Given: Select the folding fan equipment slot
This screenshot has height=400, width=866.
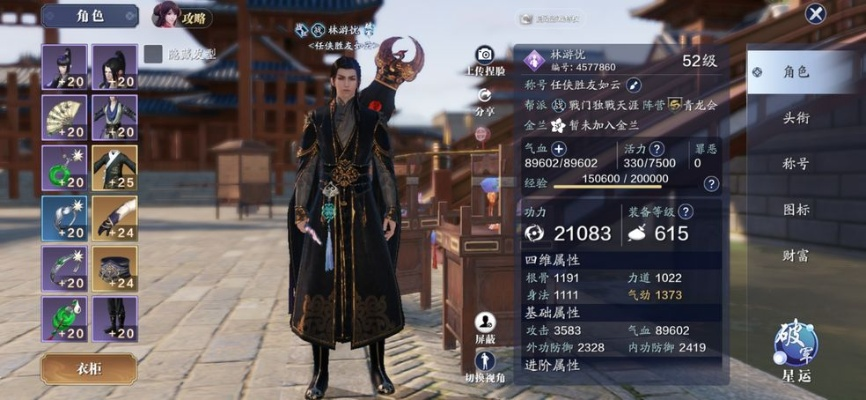Looking at the screenshot, I should click(x=64, y=117).
